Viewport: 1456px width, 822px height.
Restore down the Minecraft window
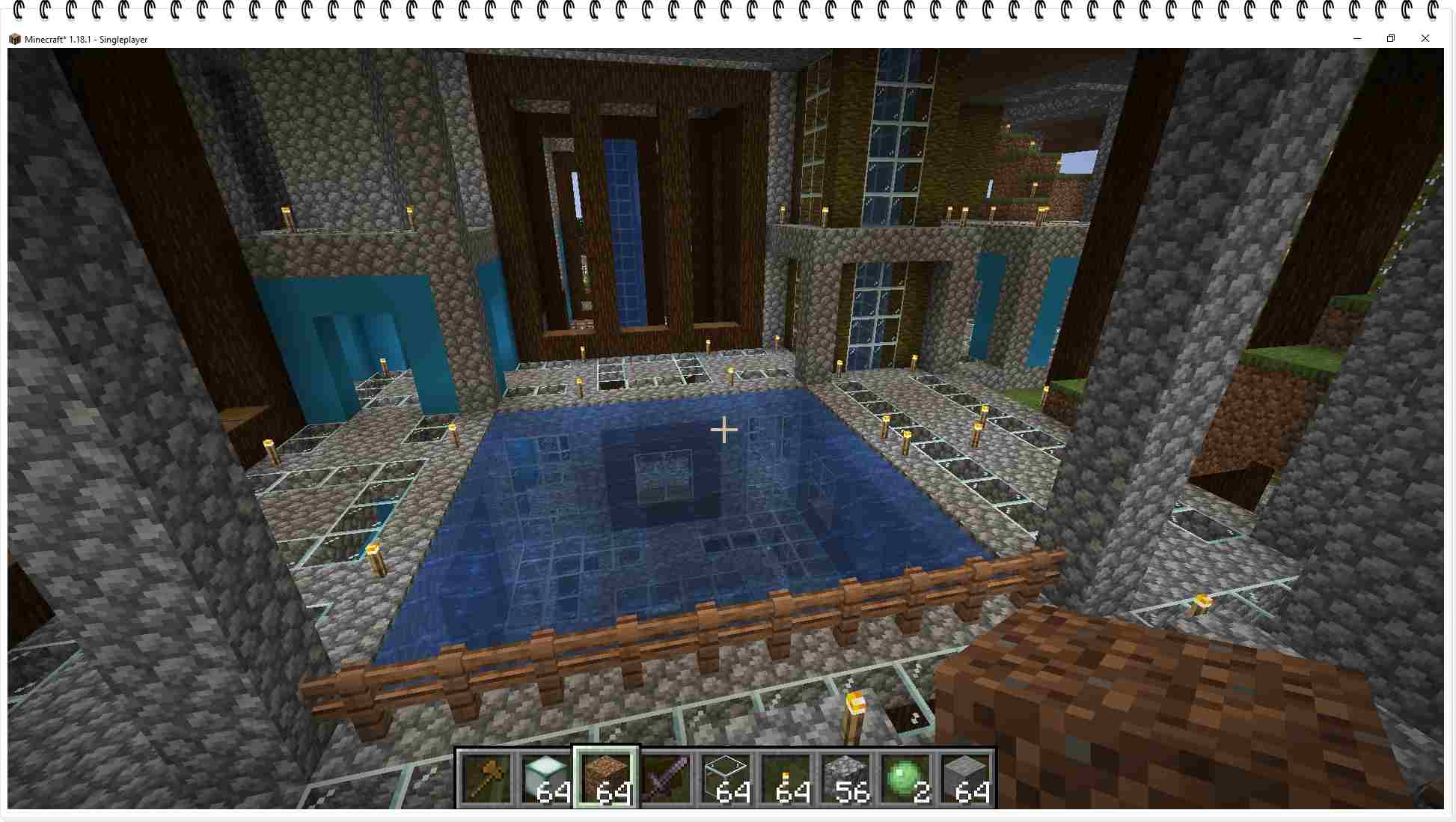(x=1391, y=38)
